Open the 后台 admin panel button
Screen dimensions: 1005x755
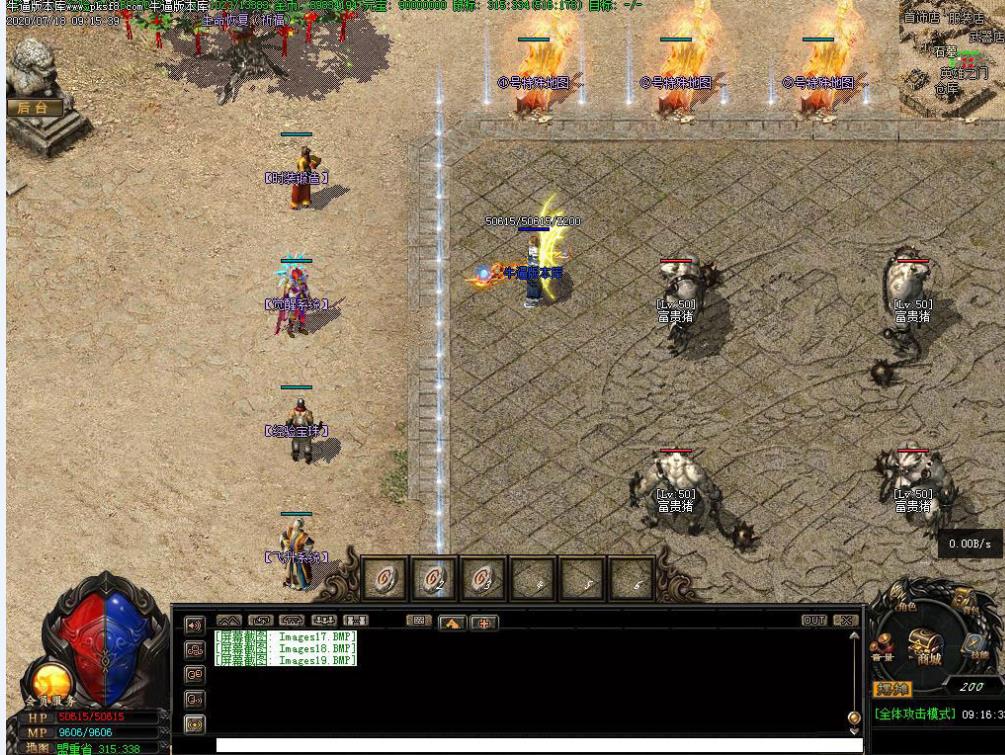click(x=34, y=107)
